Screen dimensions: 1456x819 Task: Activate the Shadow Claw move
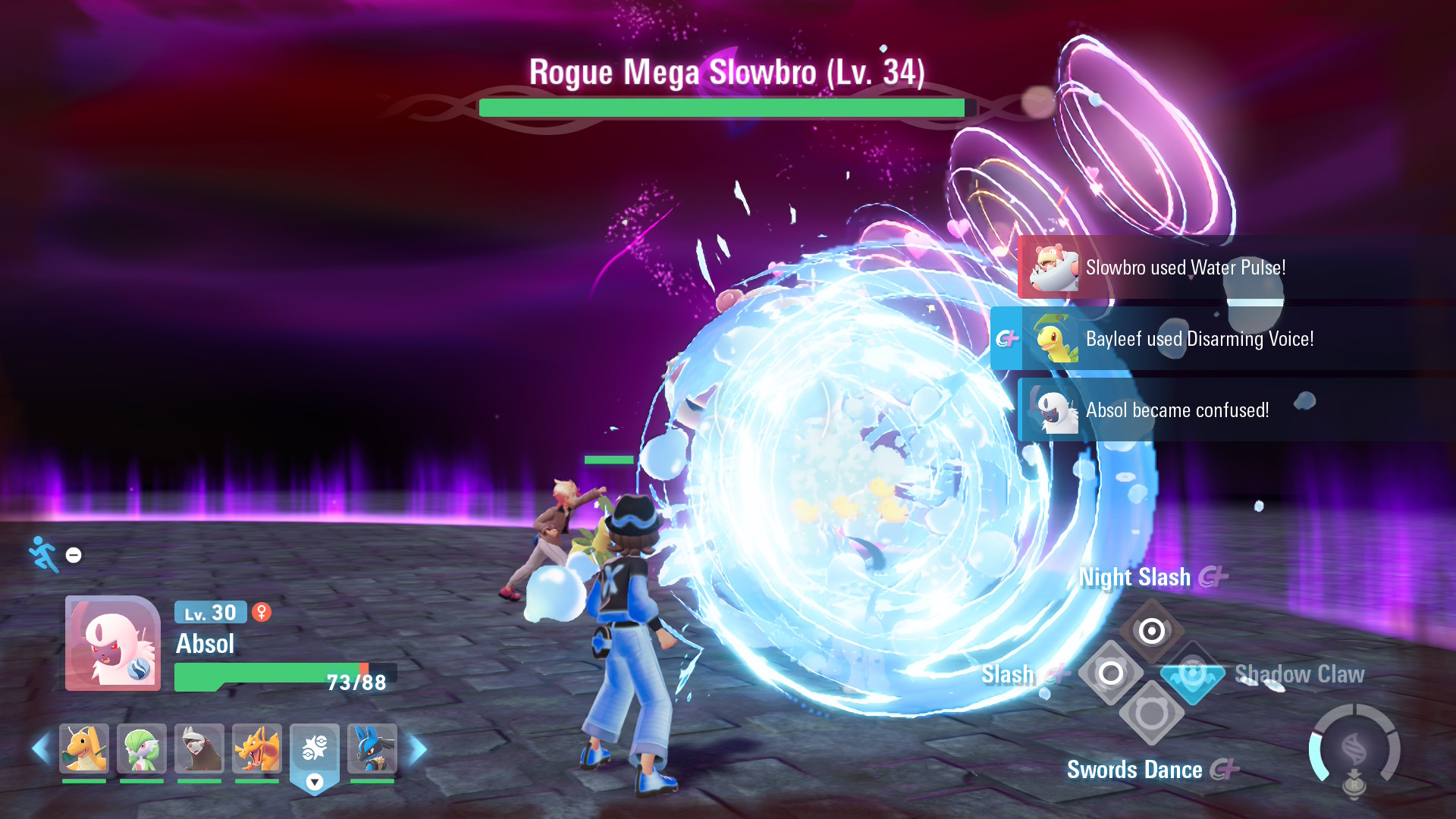point(1192,673)
